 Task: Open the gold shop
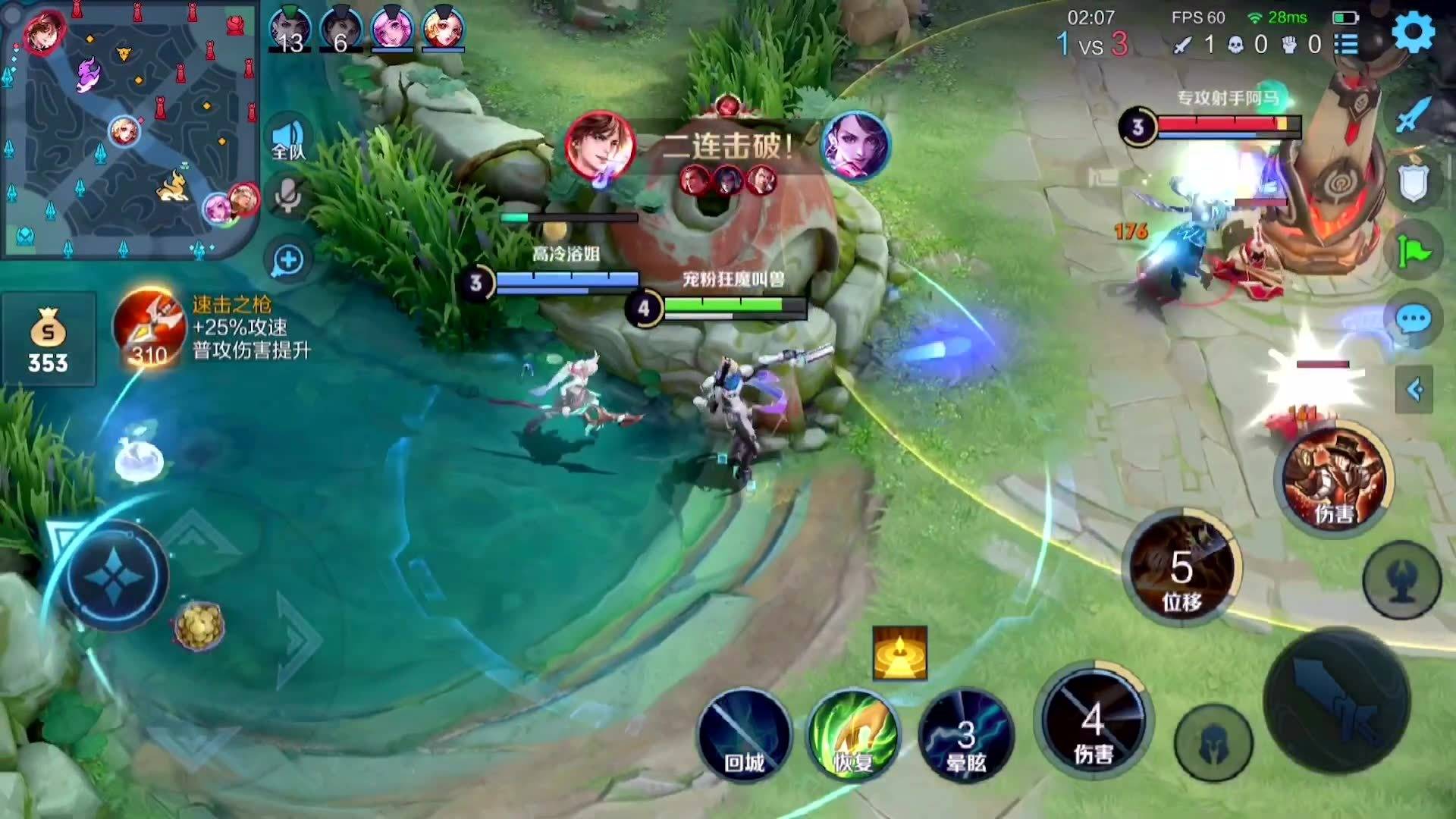[48, 339]
